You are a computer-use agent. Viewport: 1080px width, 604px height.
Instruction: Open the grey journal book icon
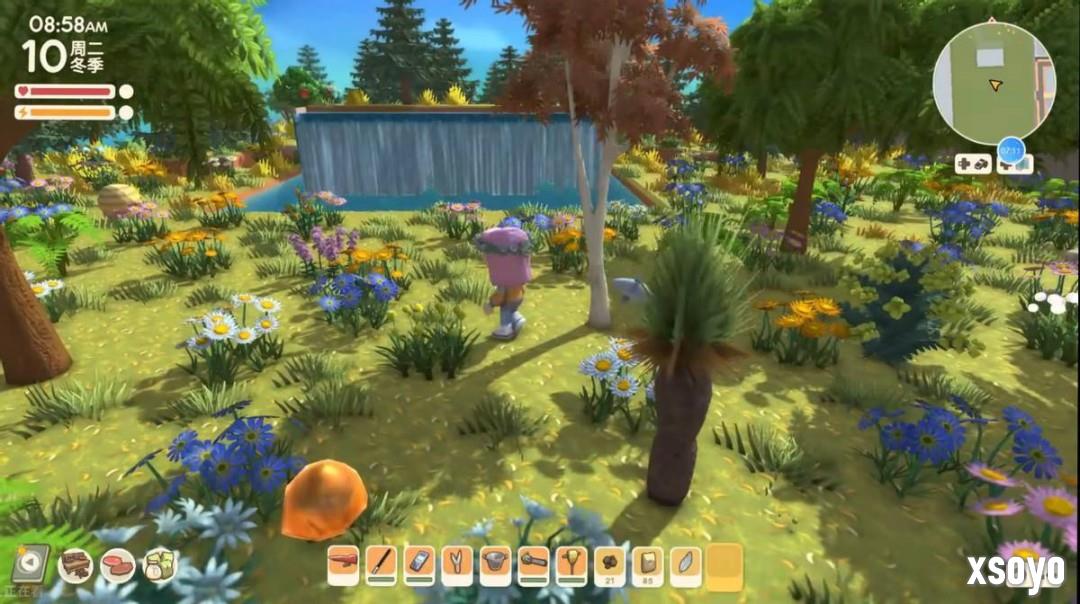tap(31, 564)
